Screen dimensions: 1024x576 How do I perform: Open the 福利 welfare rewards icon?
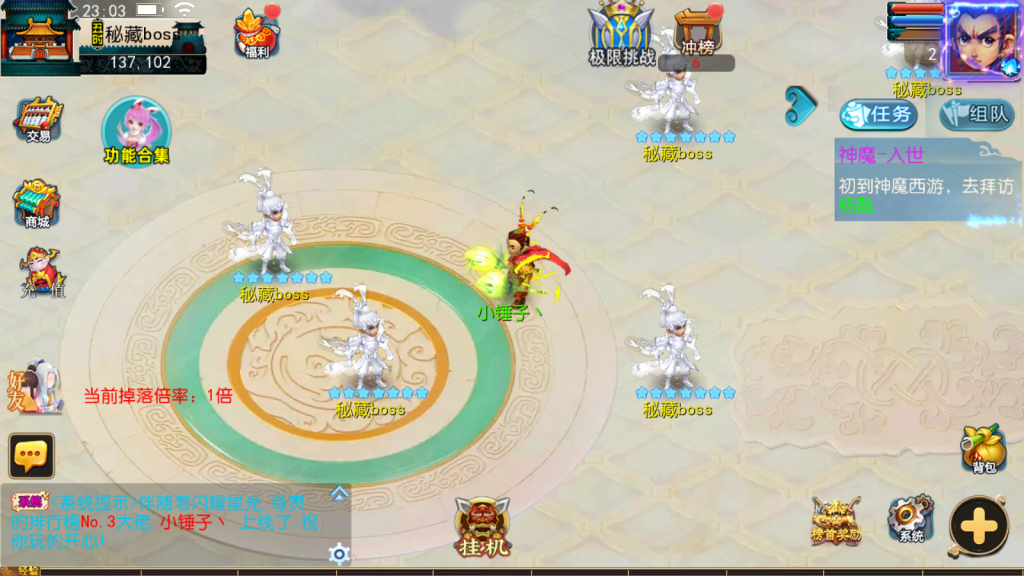pyautogui.click(x=257, y=32)
